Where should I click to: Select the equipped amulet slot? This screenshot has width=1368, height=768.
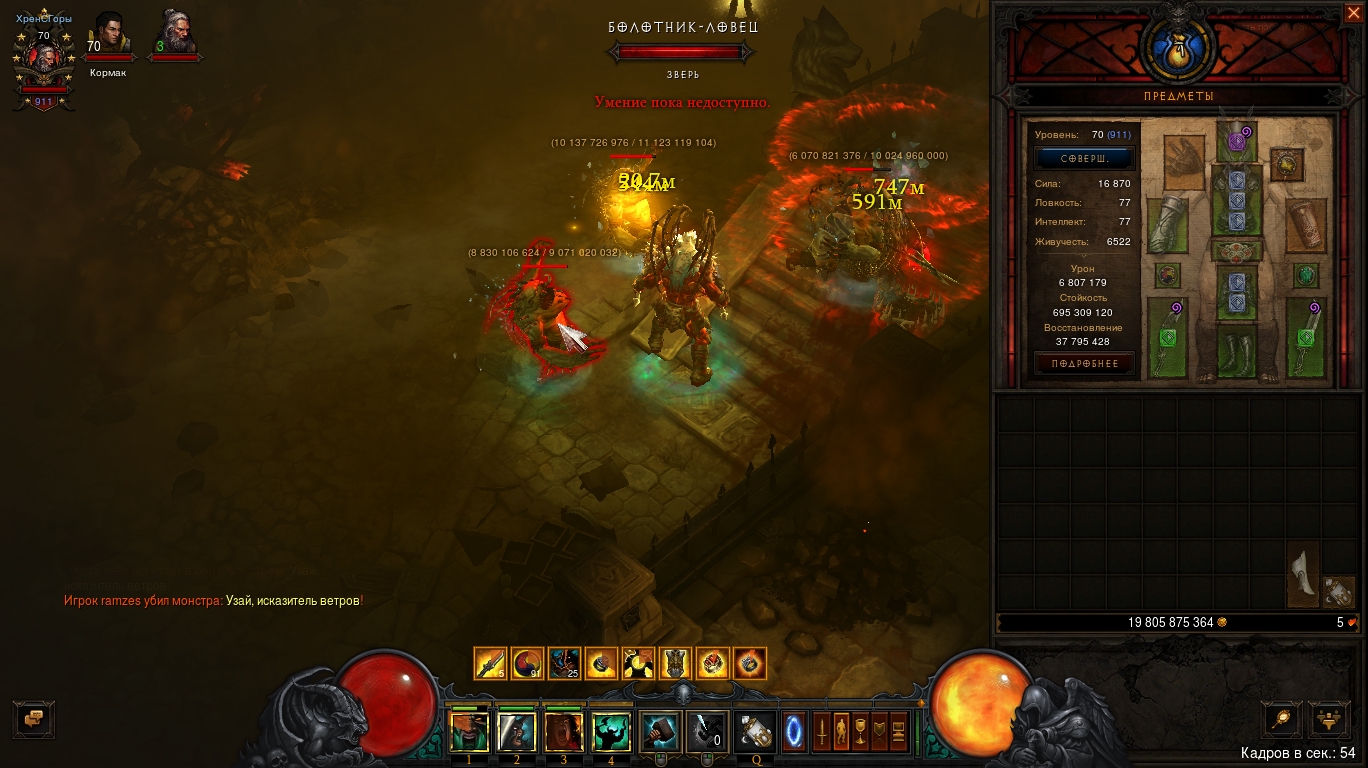click(1285, 162)
